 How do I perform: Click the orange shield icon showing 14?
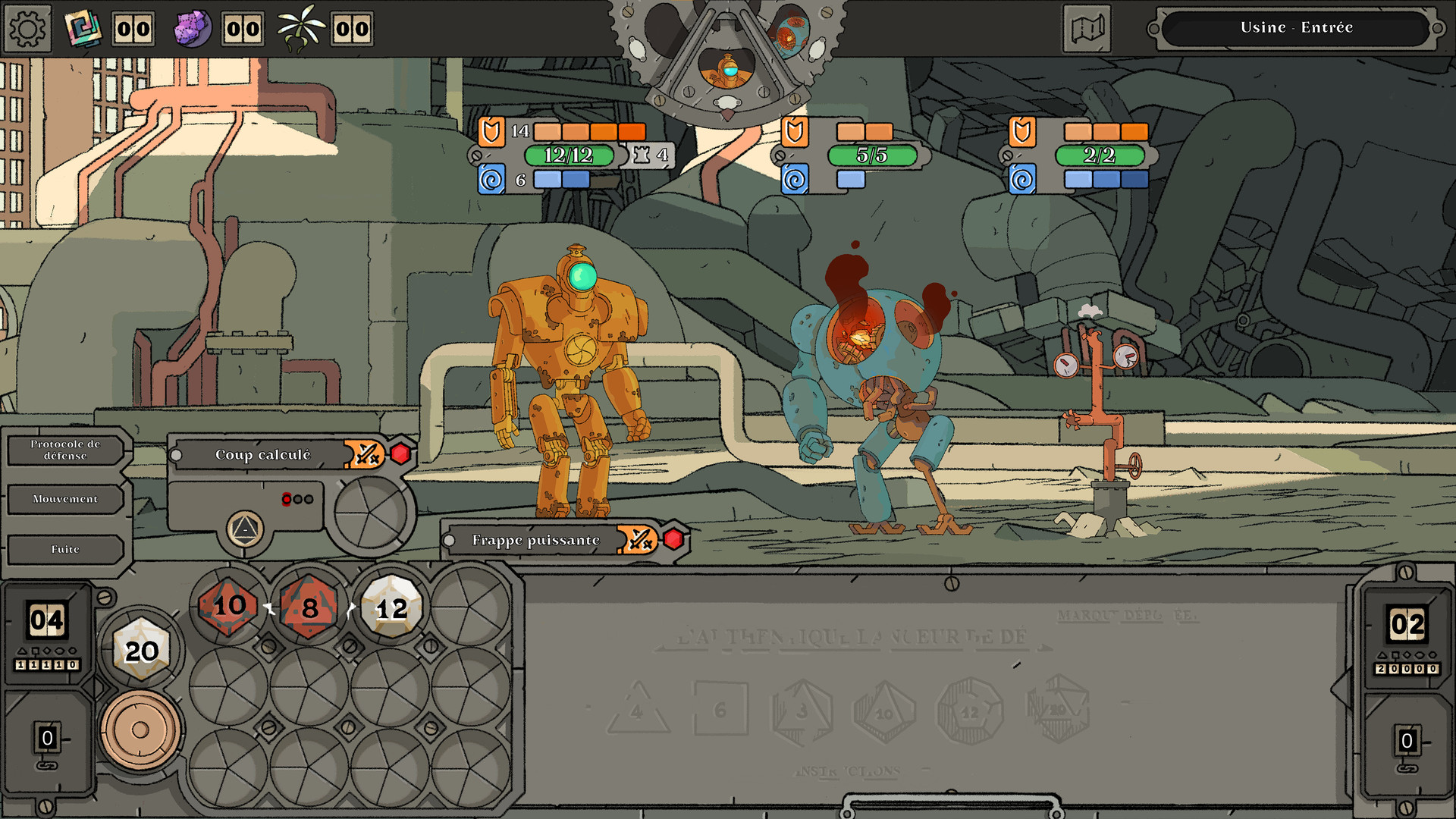tap(491, 131)
